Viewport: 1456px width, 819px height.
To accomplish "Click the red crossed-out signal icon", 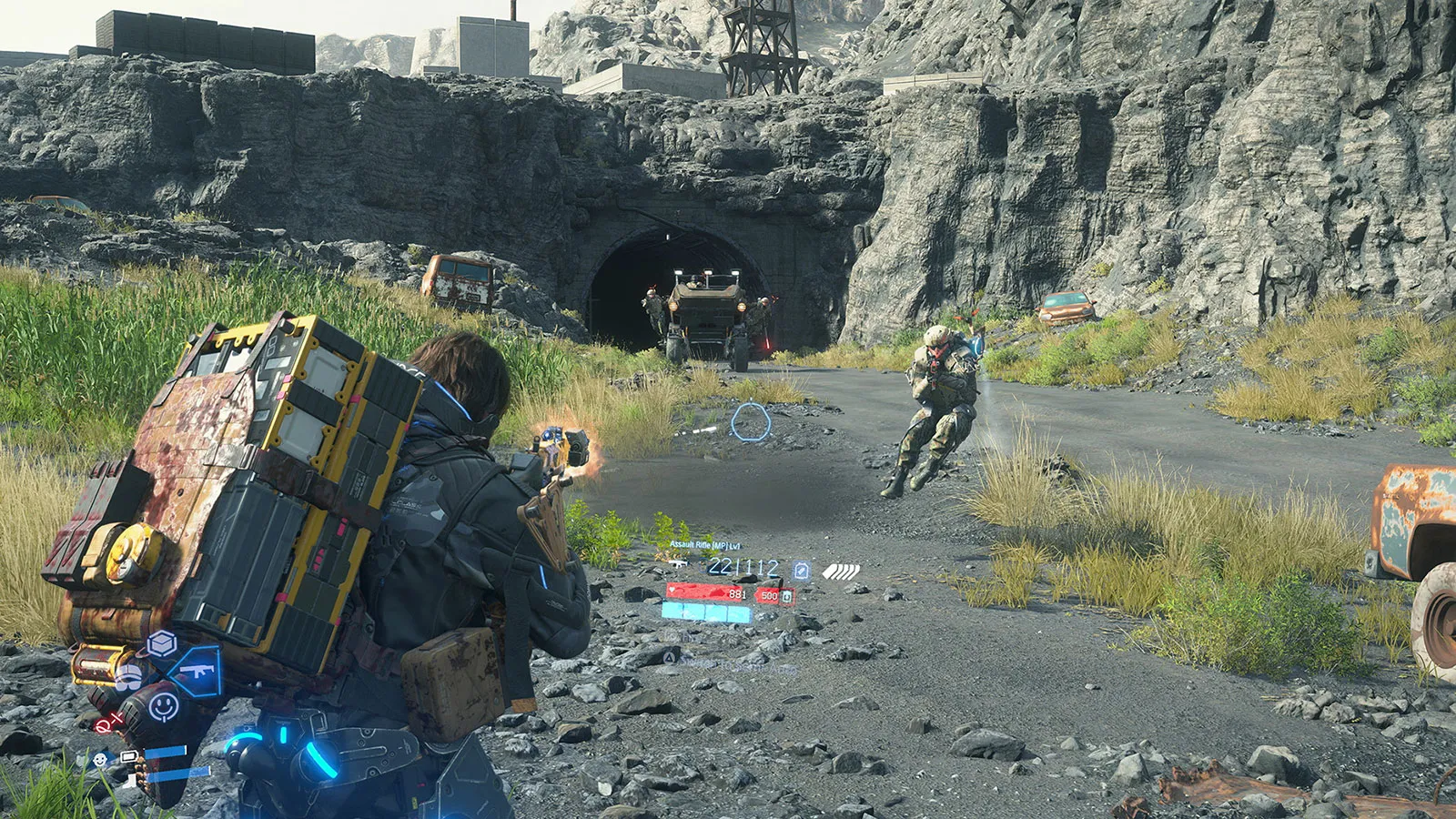I will click(x=107, y=724).
